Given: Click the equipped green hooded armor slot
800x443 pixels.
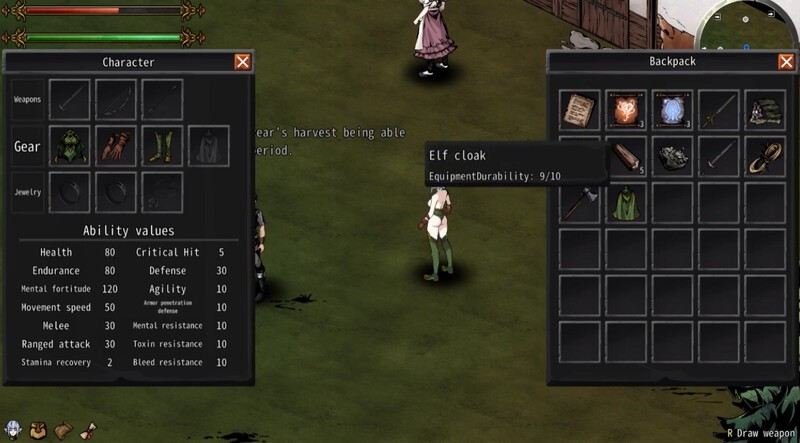Looking at the screenshot, I should [69, 146].
